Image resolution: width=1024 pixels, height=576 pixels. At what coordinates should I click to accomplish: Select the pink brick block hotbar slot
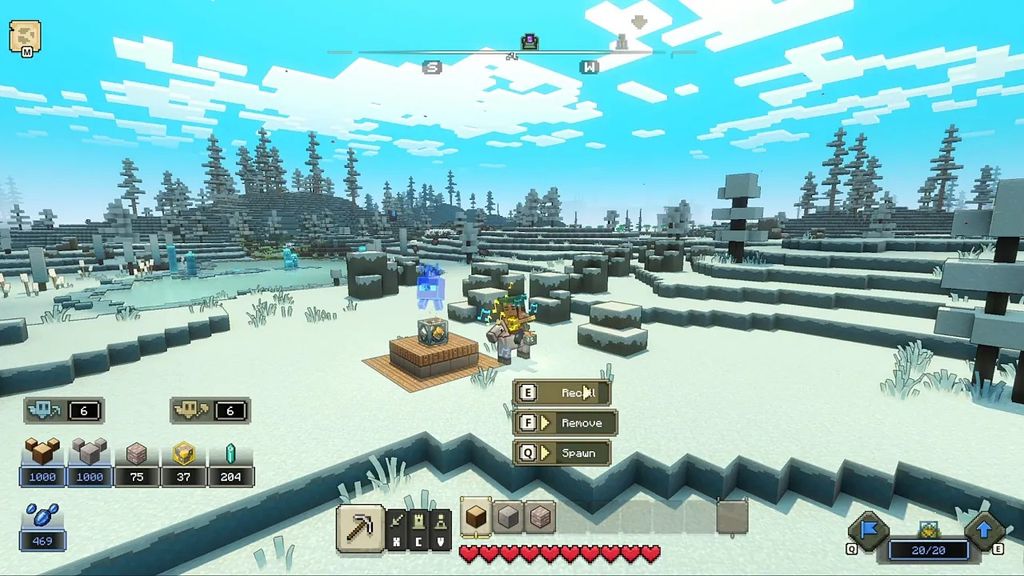[540, 517]
